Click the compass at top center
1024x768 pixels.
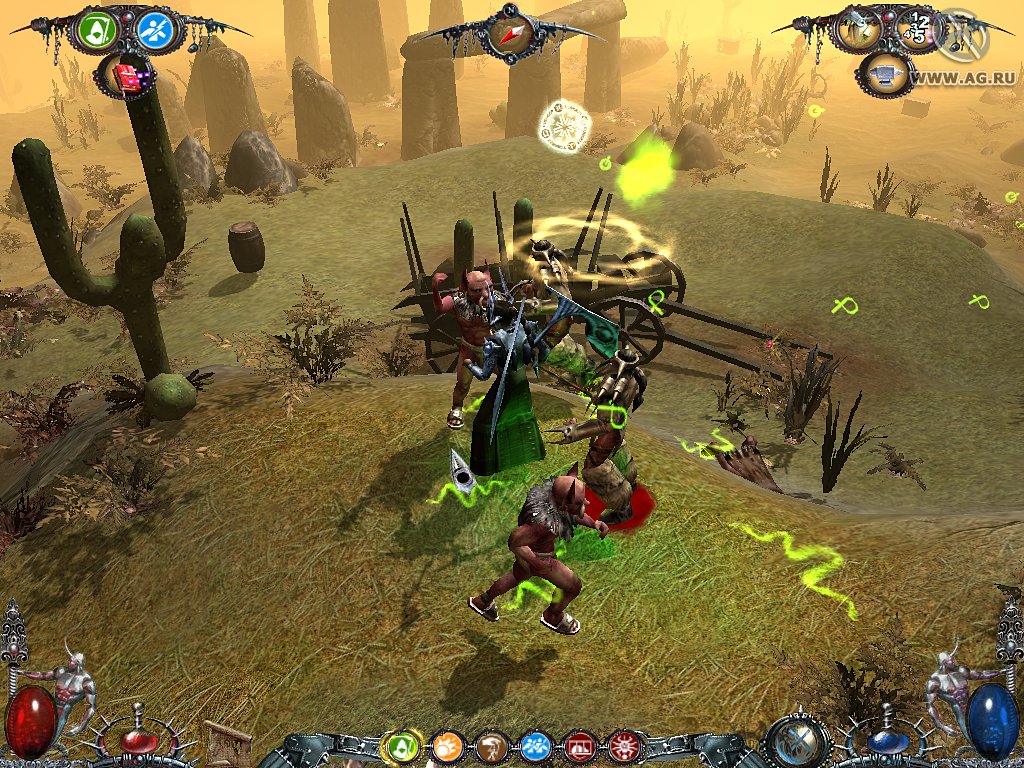pos(510,34)
